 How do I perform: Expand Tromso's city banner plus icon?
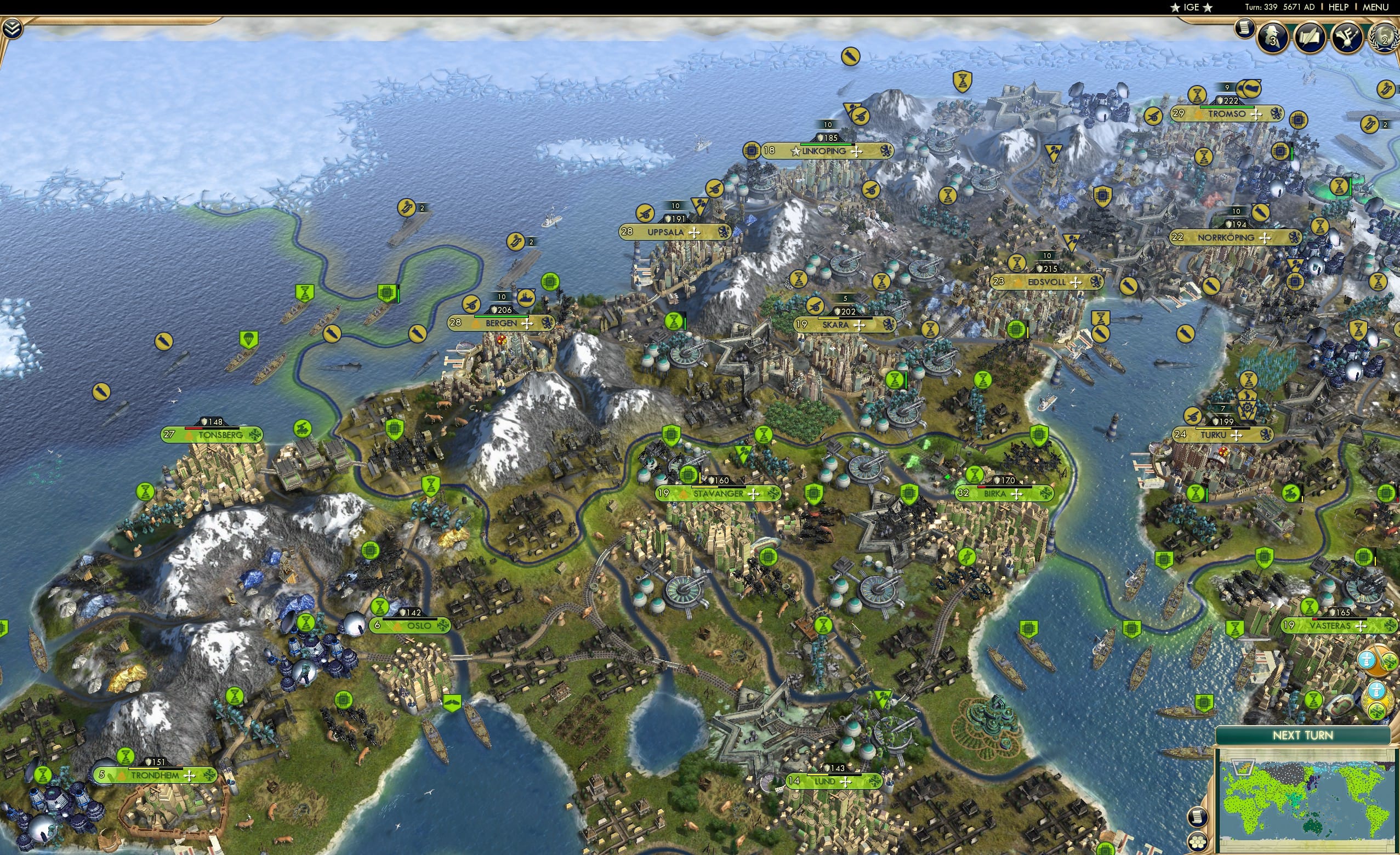(x=1257, y=115)
